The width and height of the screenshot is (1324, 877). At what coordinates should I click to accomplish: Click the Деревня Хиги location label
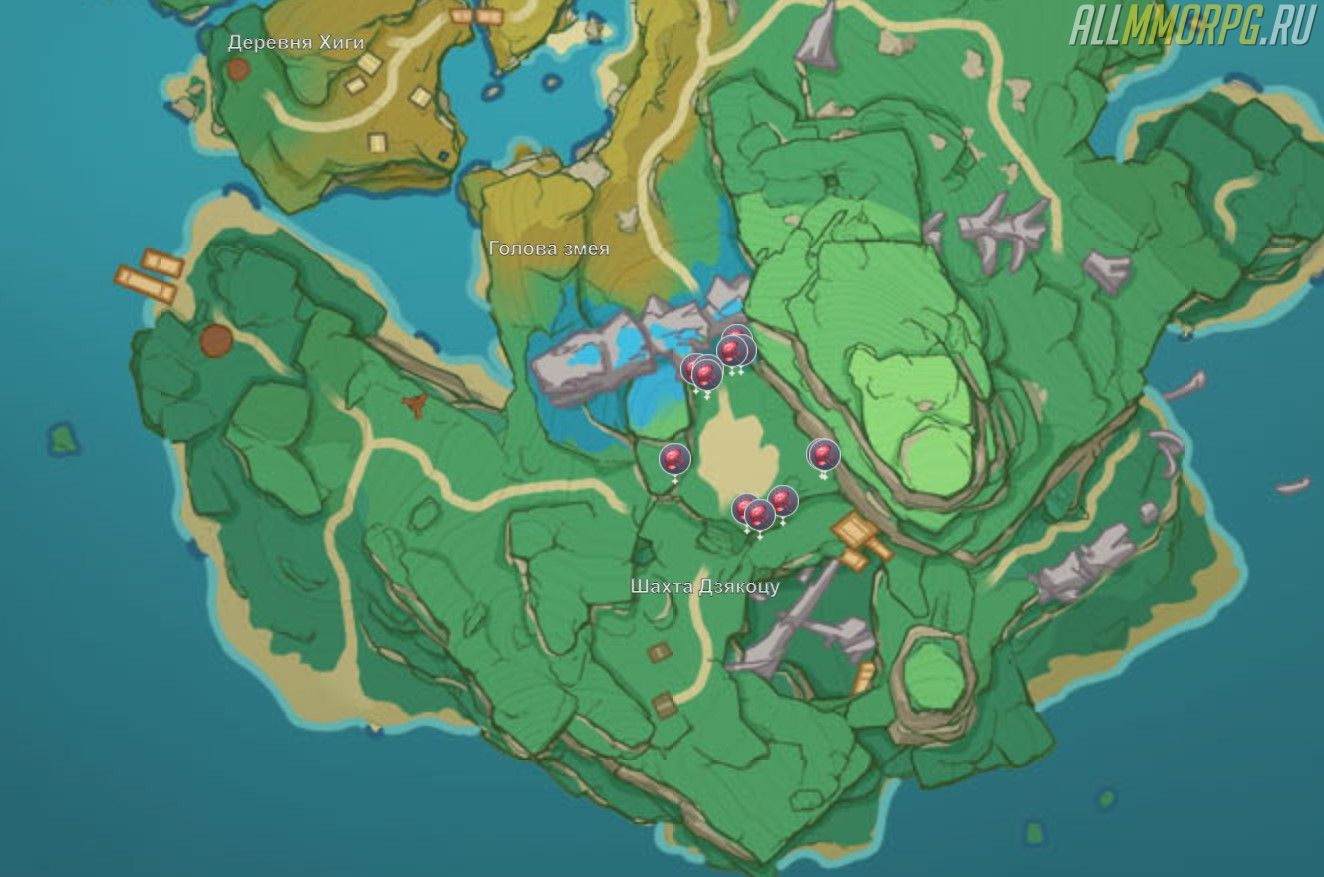[x=296, y=43]
